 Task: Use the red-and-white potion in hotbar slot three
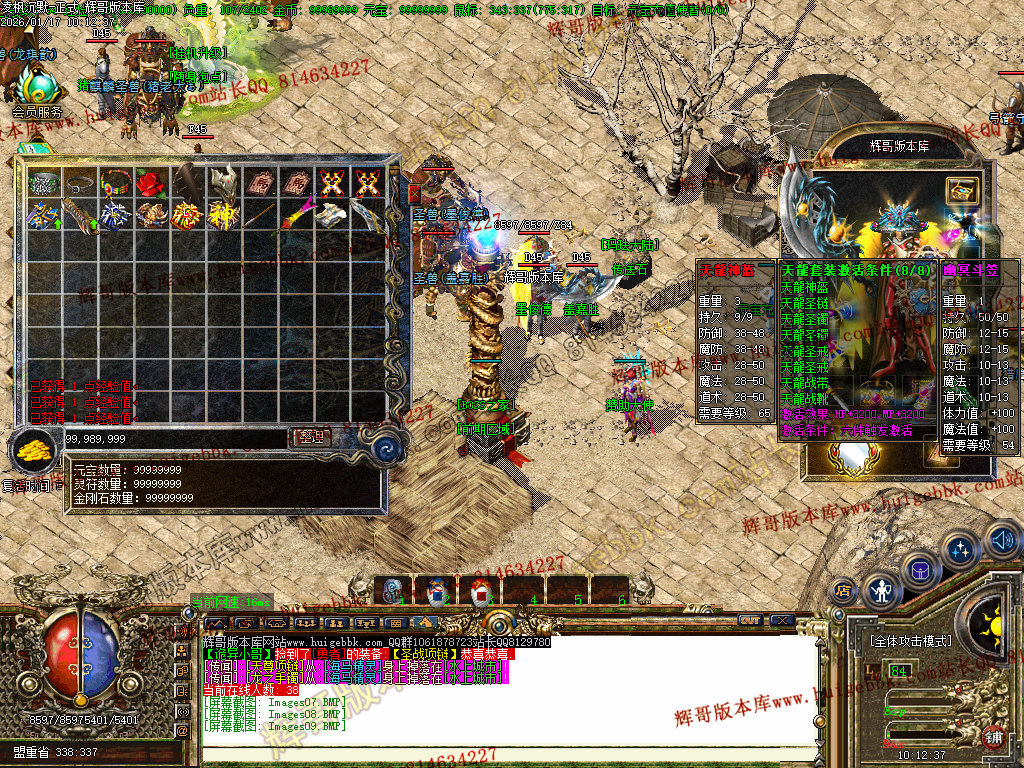(x=481, y=590)
